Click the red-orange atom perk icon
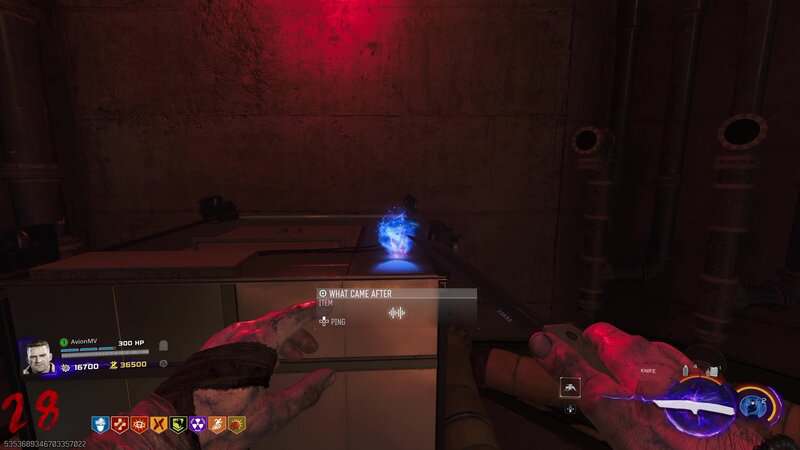This screenshot has height=450, width=800. click(139, 424)
